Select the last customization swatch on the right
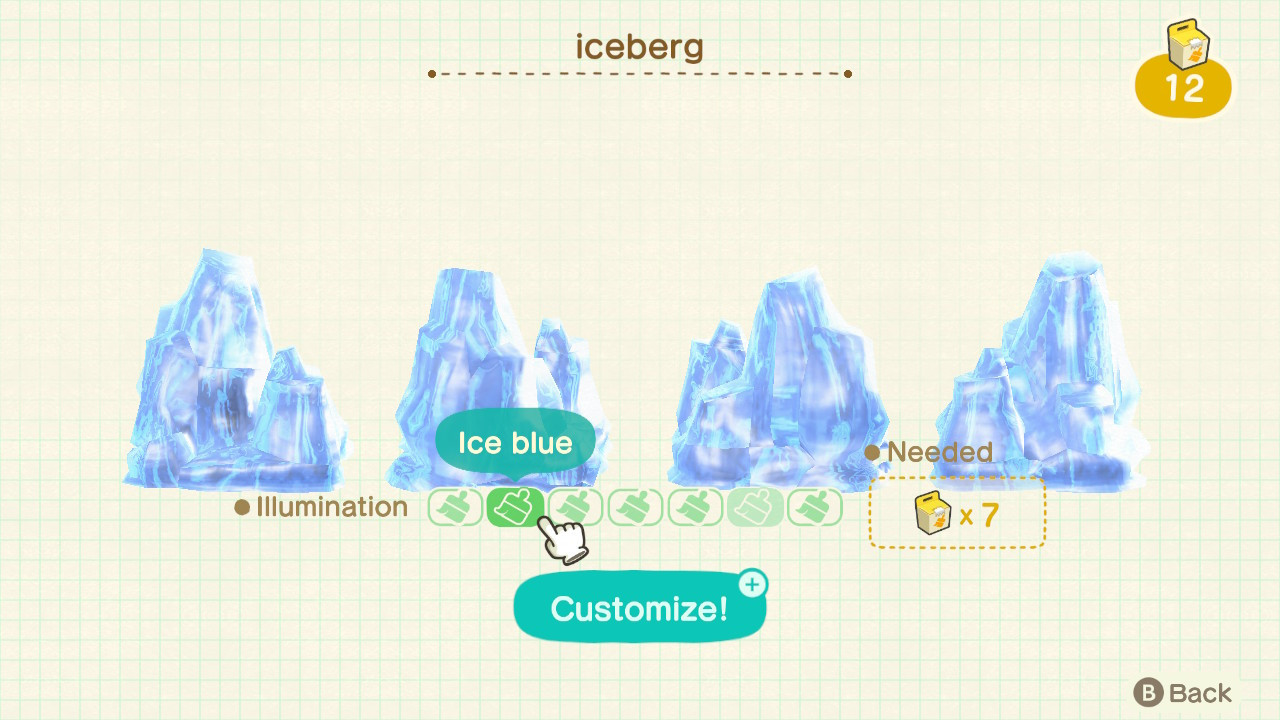Screen dimensions: 1280x720 815,507
